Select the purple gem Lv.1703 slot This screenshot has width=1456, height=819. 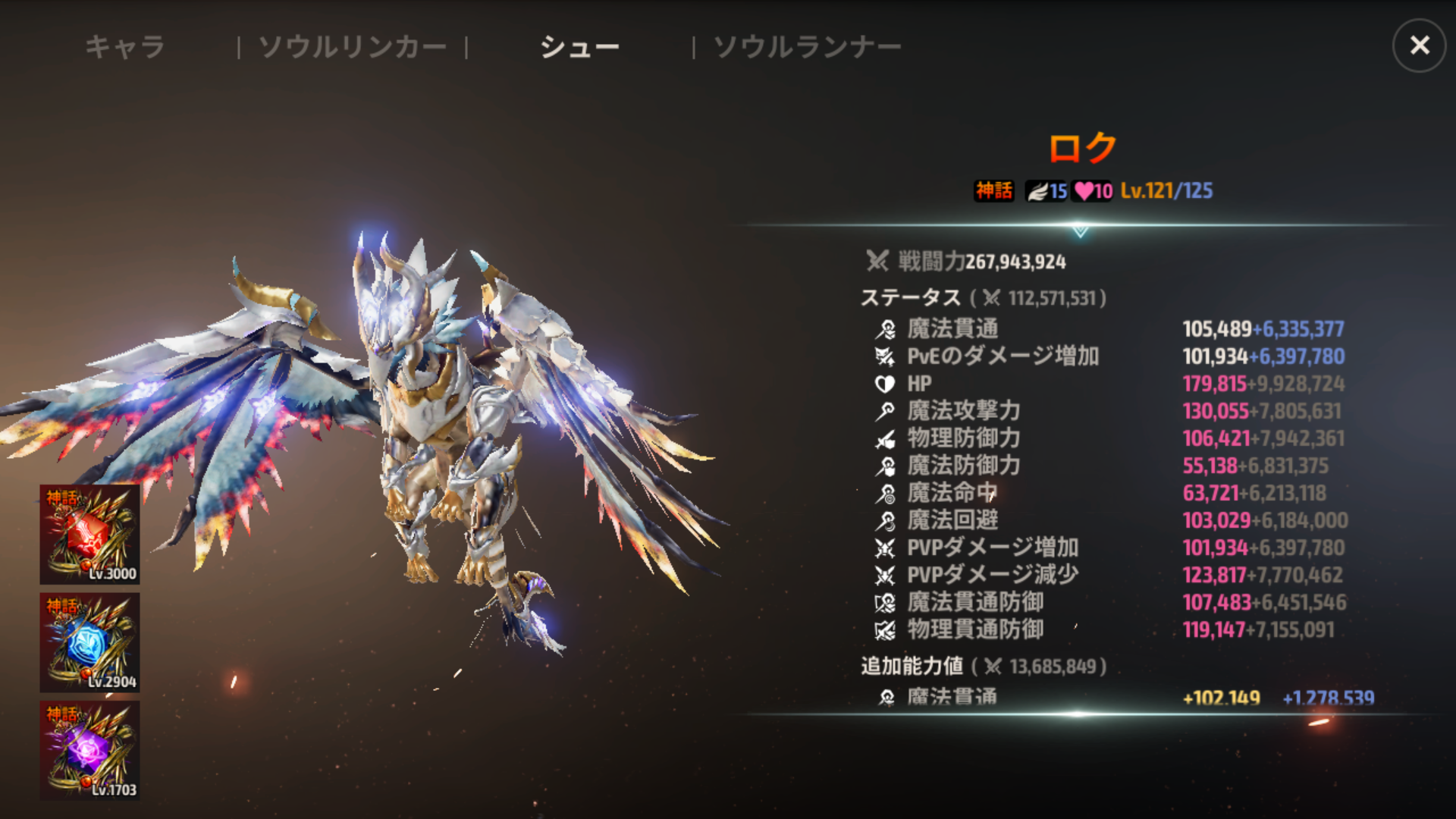pos(89,751)
